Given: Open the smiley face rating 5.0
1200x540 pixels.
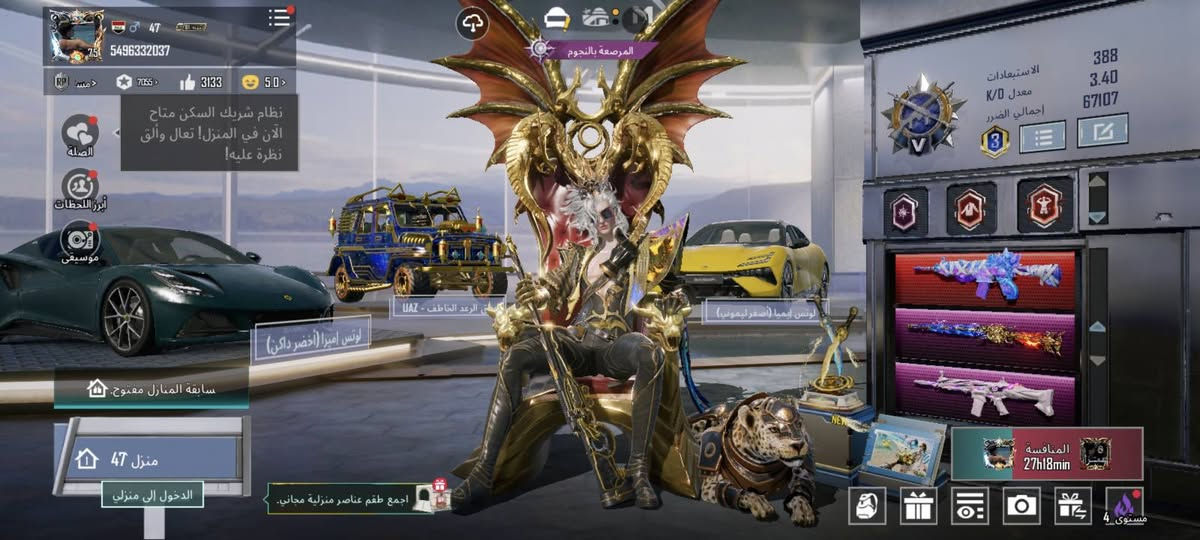Looking at the screenshot, I should pyautogui.click(x=262, y=82).
